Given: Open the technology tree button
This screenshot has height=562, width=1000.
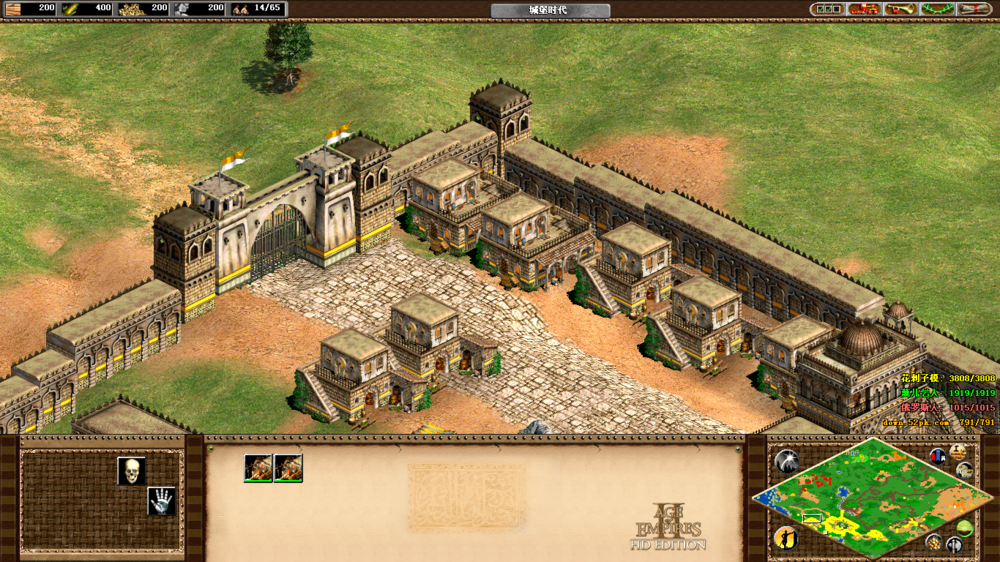Looking at the screenshot, I should point(864,9).
